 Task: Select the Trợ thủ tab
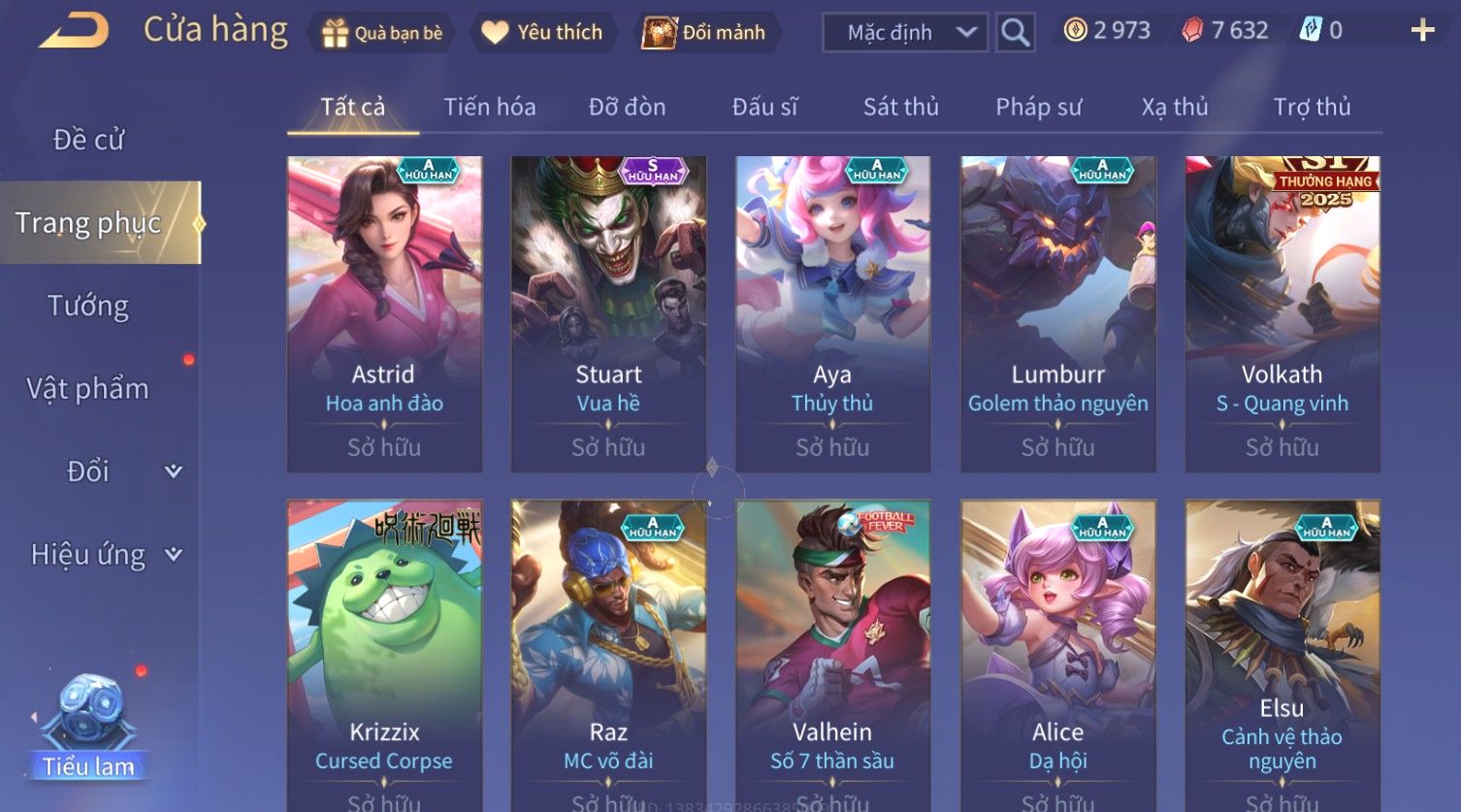click(x=1312, y=107)
